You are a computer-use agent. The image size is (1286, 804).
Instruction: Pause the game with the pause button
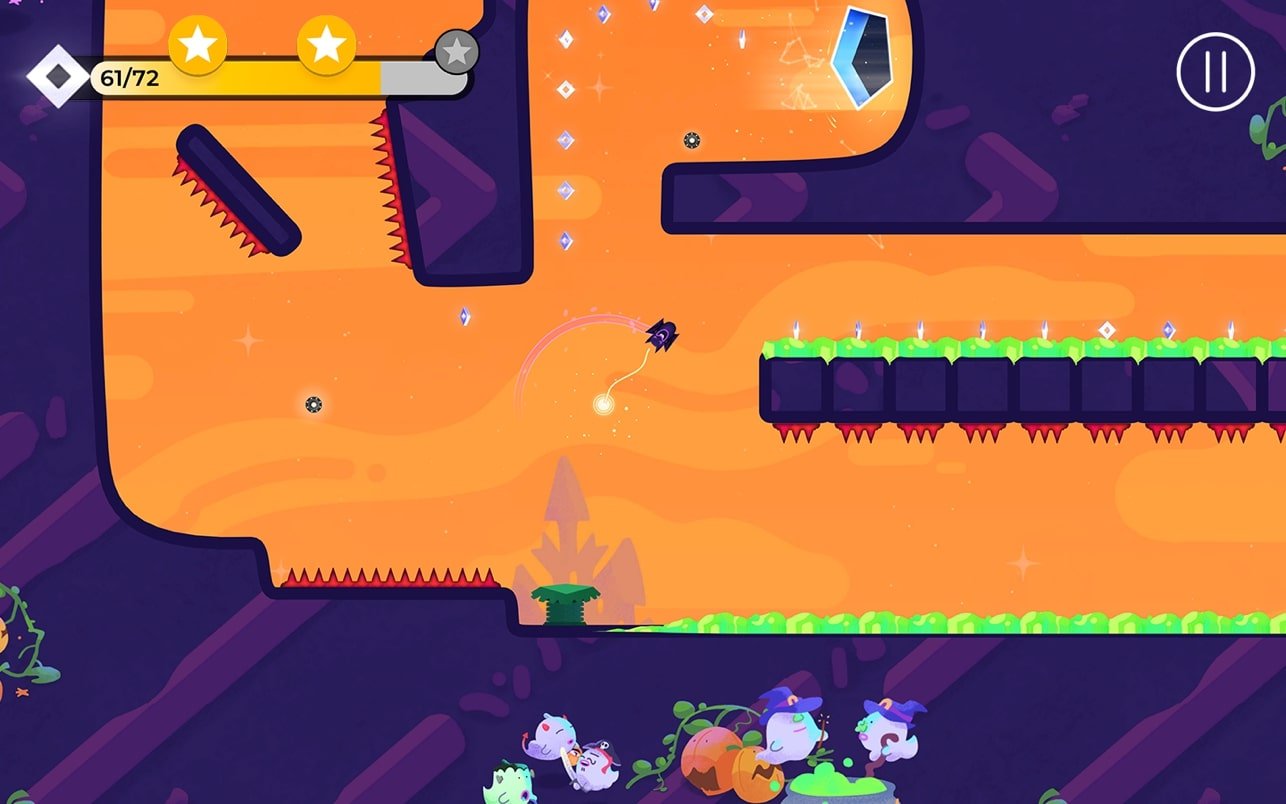[x=1215, y=72]
